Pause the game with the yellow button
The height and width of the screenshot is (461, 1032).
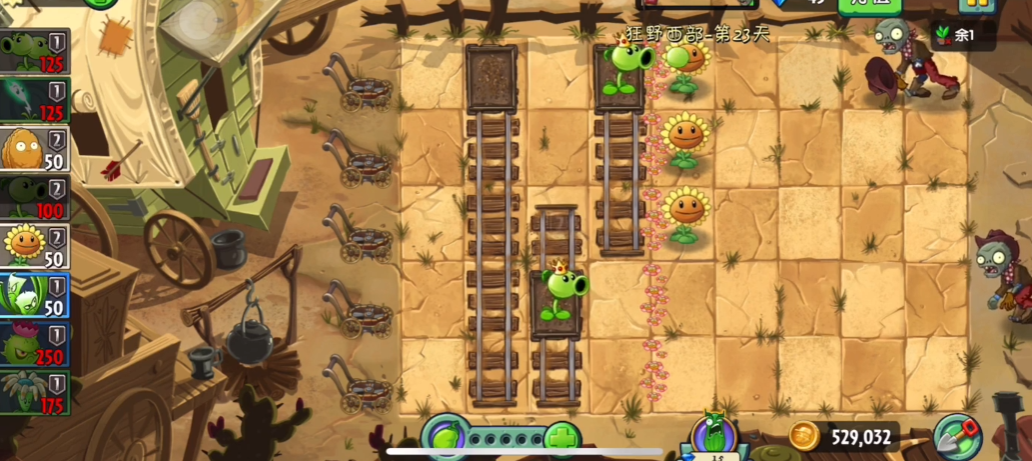click(x=976, y=4)
